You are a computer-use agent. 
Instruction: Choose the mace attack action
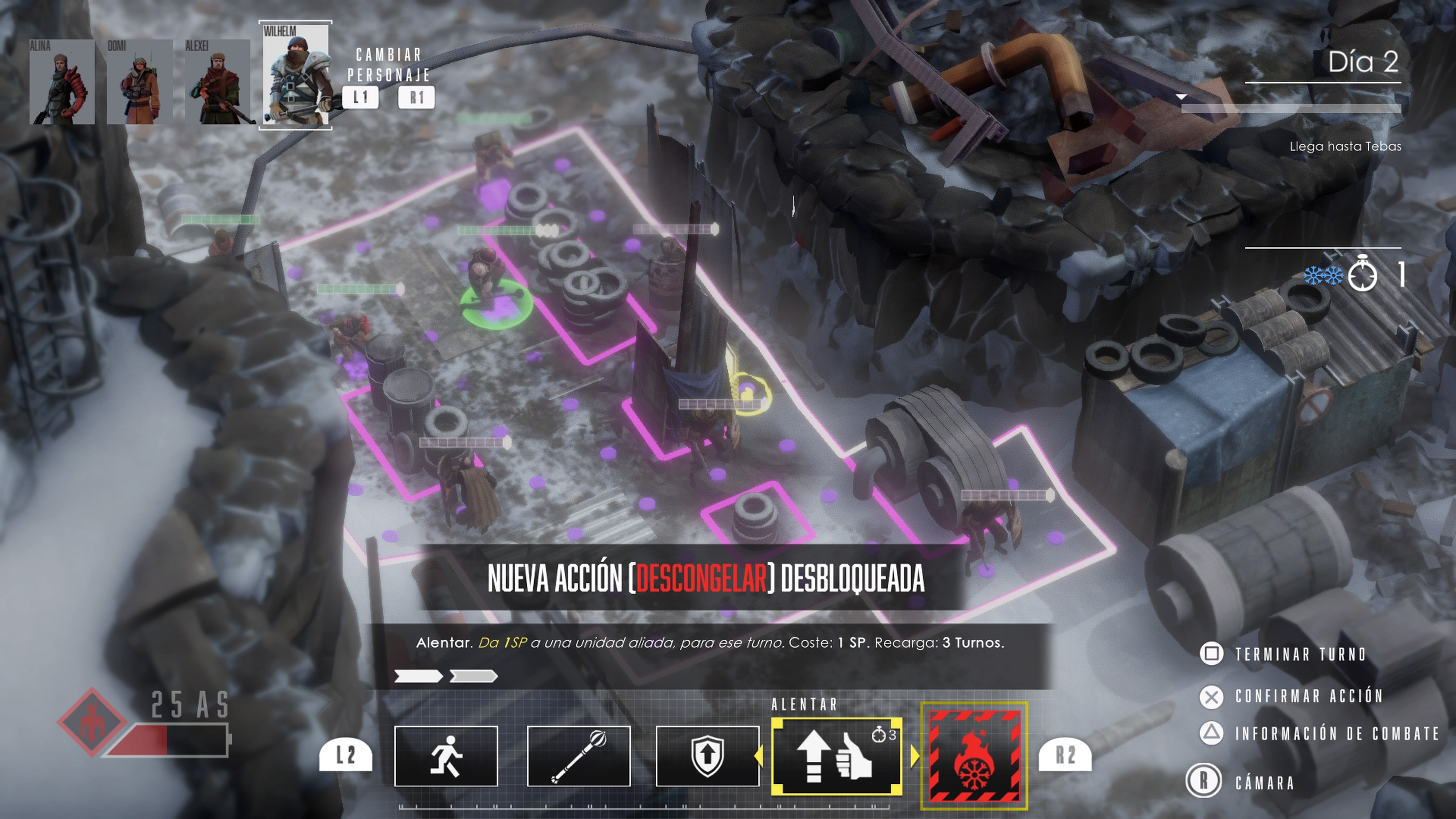point(578,756)
